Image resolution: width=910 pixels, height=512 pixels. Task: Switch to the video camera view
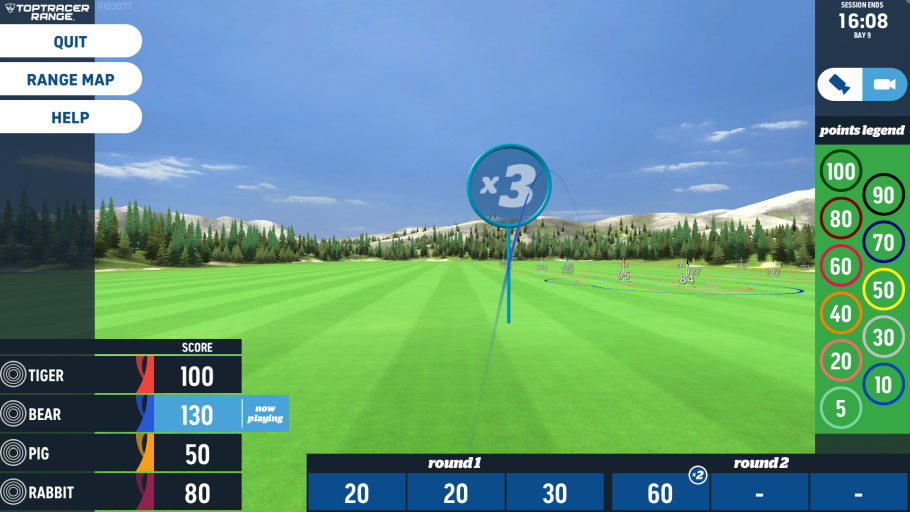884,85
